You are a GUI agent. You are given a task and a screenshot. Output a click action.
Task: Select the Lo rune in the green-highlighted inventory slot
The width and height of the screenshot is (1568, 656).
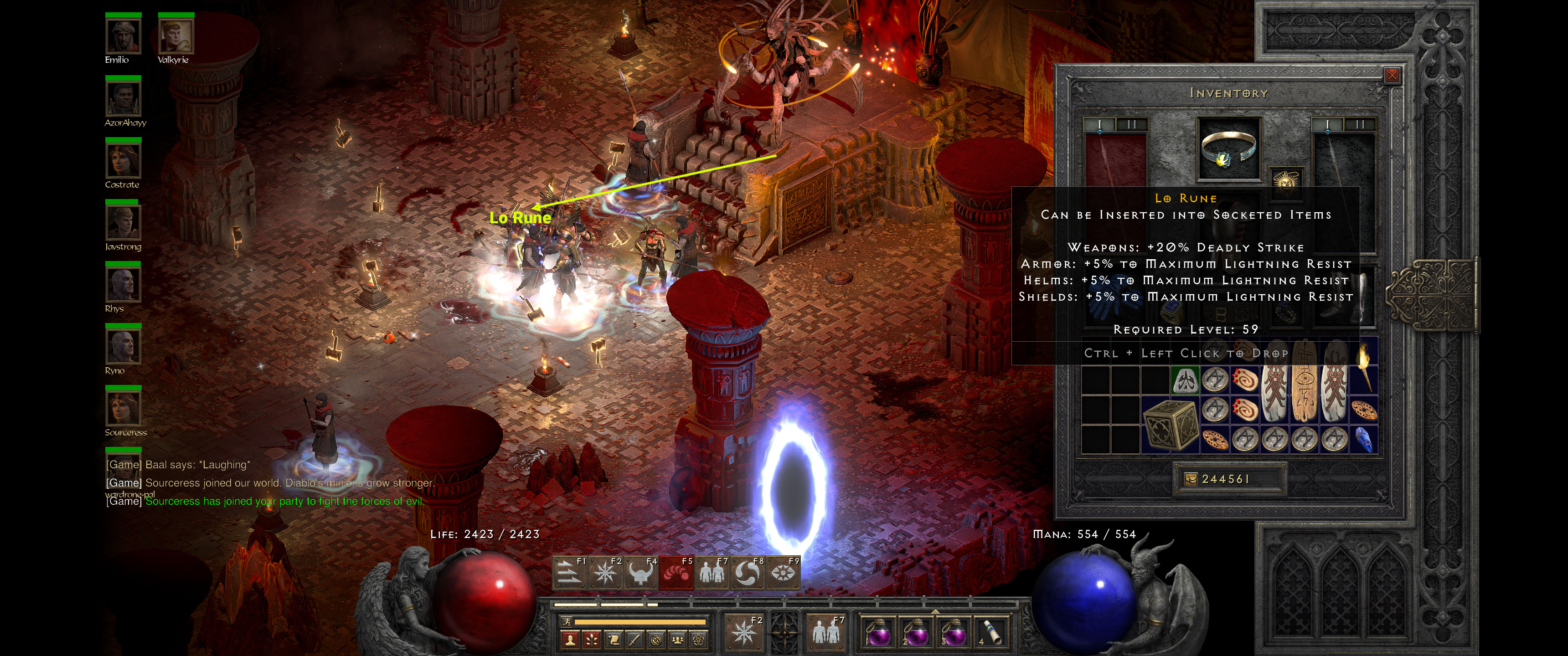tap(1185, 380)
